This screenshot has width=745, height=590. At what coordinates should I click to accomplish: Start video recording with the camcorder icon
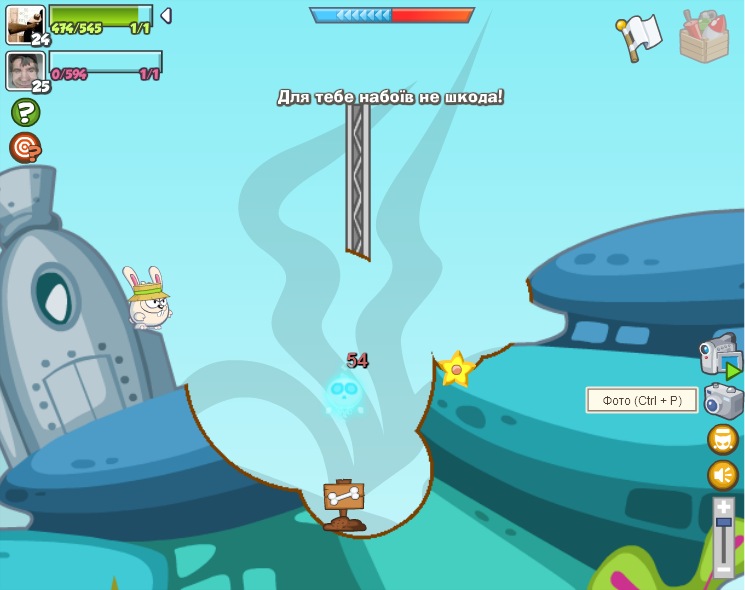[719, 355]
